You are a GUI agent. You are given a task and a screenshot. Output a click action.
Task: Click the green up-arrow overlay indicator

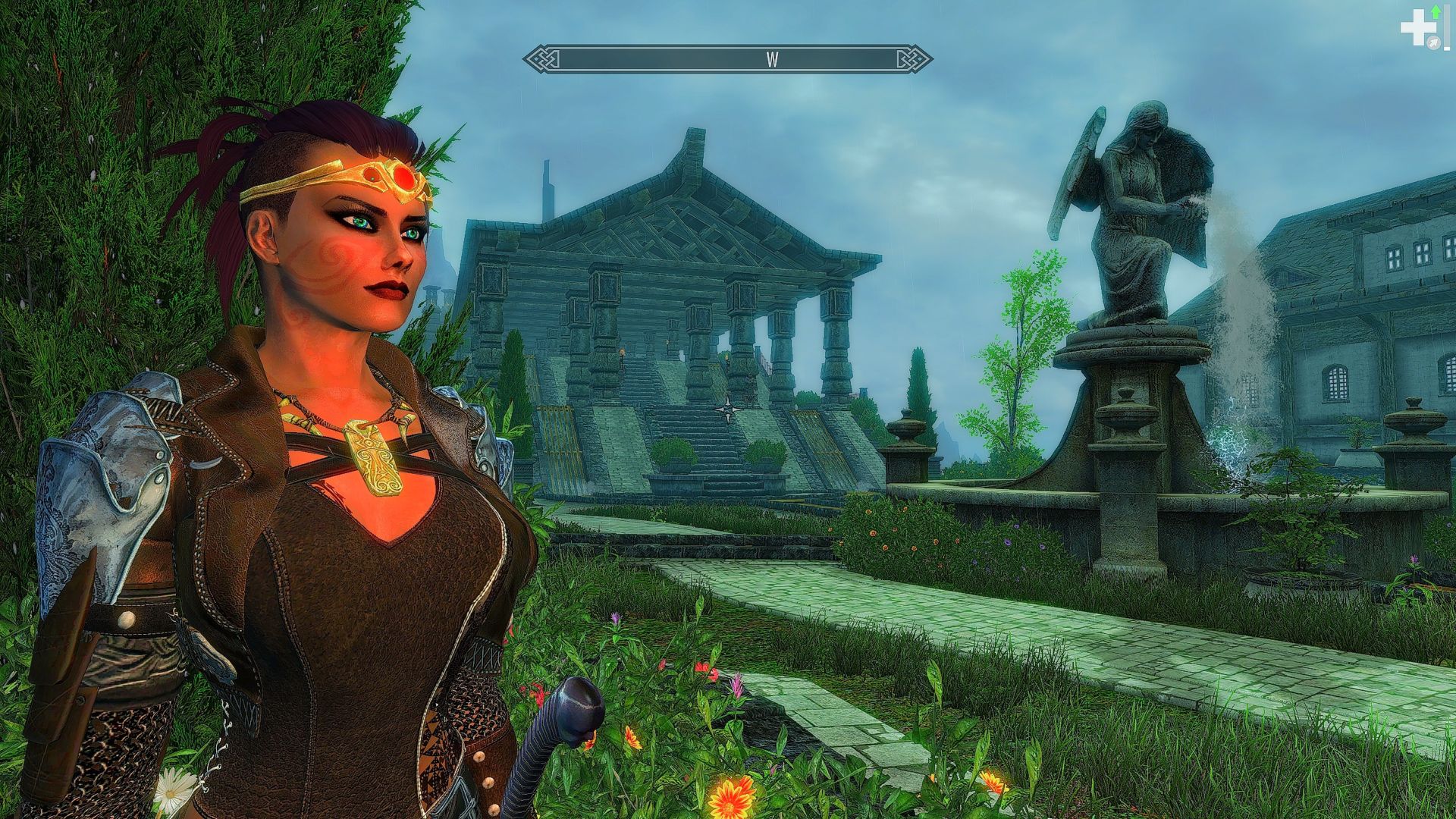tap(1436, 13)
